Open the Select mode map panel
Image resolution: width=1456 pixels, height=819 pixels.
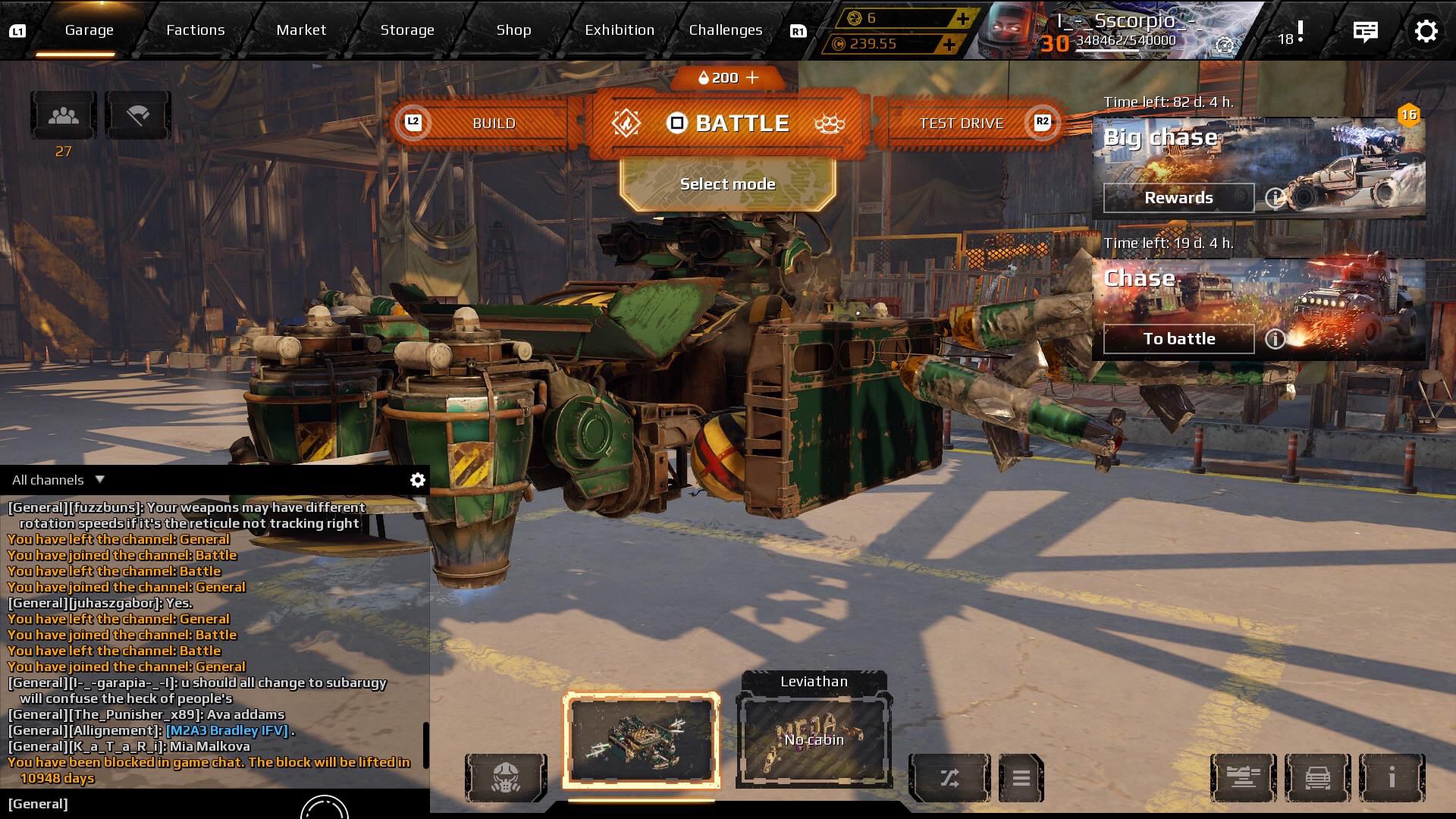(728, 184)
